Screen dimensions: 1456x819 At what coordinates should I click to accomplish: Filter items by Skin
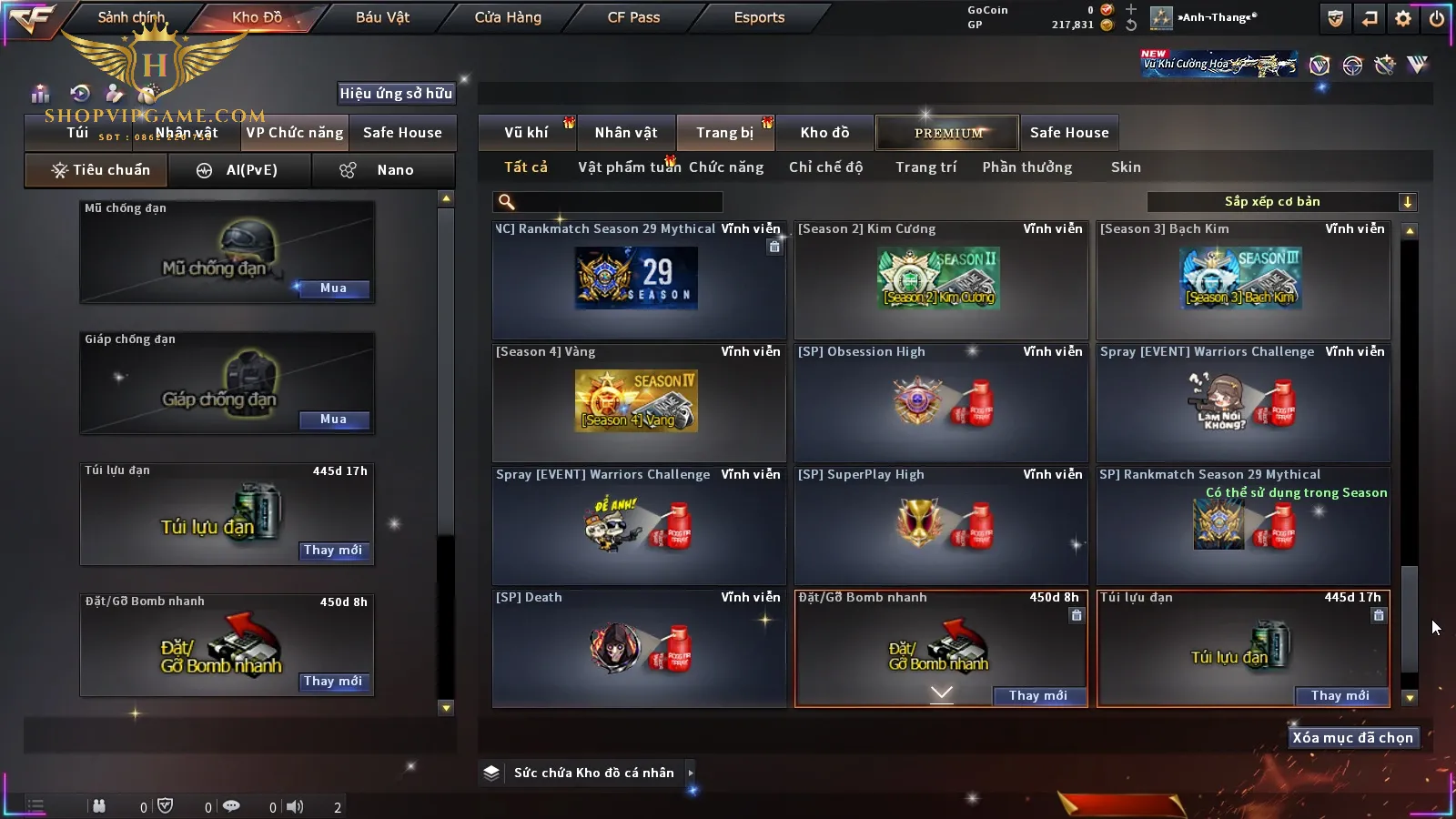pos(1126,167)
